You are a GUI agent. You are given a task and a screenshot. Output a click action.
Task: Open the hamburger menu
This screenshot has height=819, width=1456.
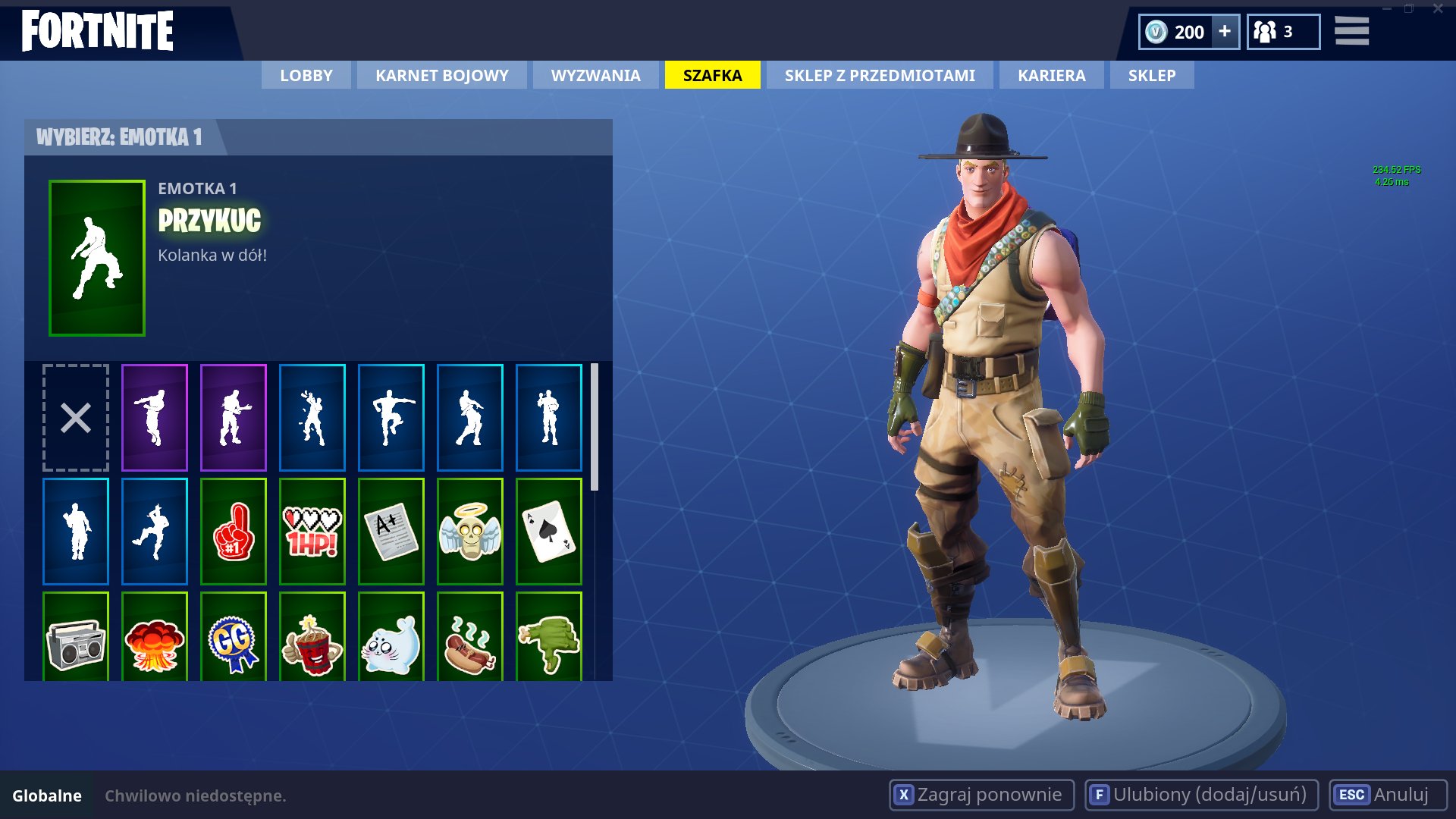point(1351,32)
